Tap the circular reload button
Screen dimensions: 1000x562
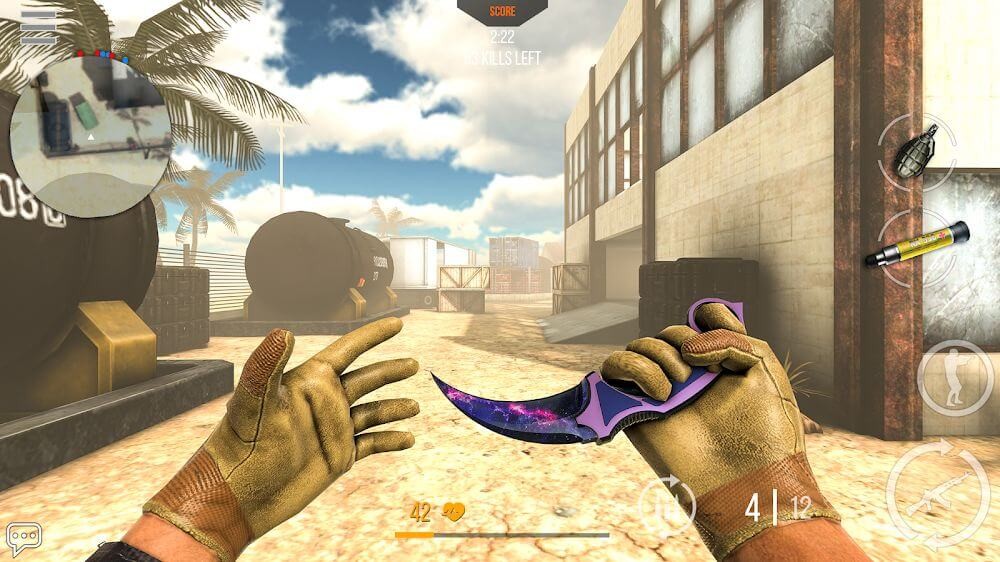click(x=668, y=502)
